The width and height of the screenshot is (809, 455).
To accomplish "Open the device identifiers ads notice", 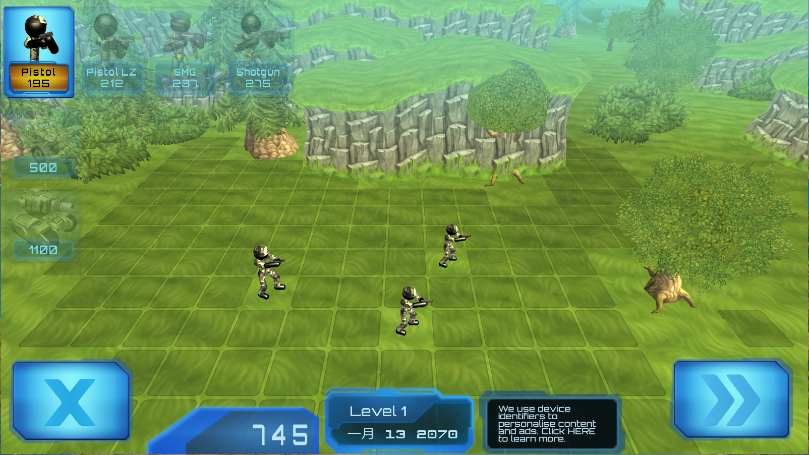I will click(550, 423).
